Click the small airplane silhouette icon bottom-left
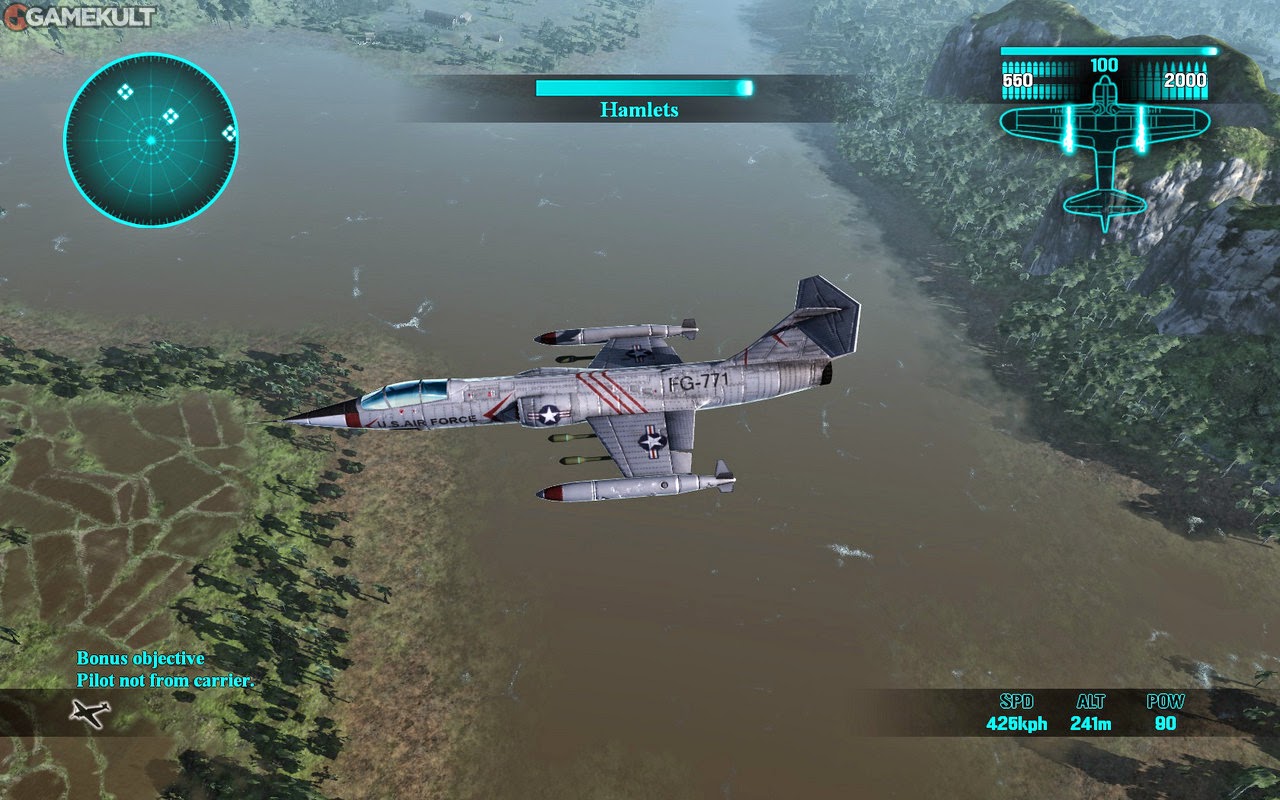The width and height of the screenshot is (1280, 800). 88,714
